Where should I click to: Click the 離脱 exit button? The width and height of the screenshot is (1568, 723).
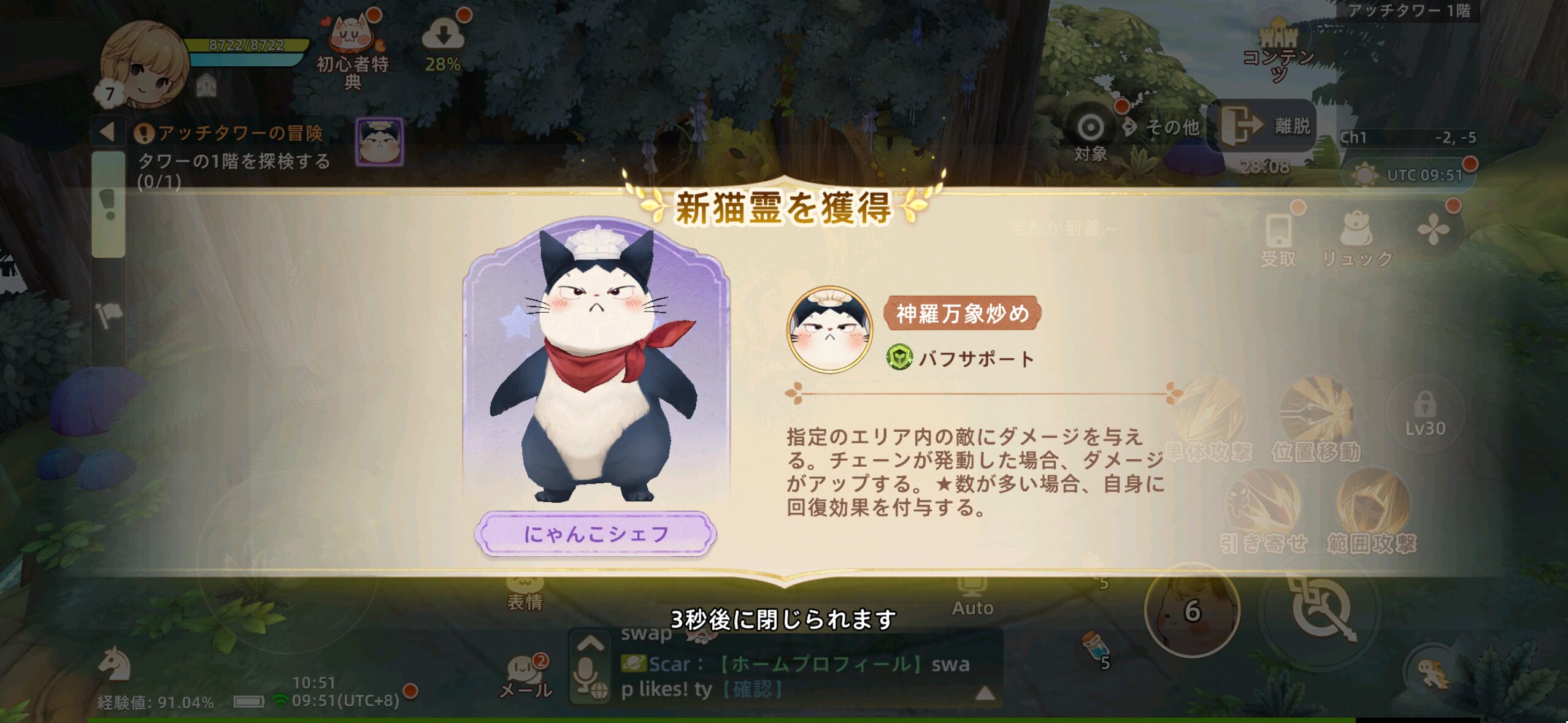[1265, 126]
